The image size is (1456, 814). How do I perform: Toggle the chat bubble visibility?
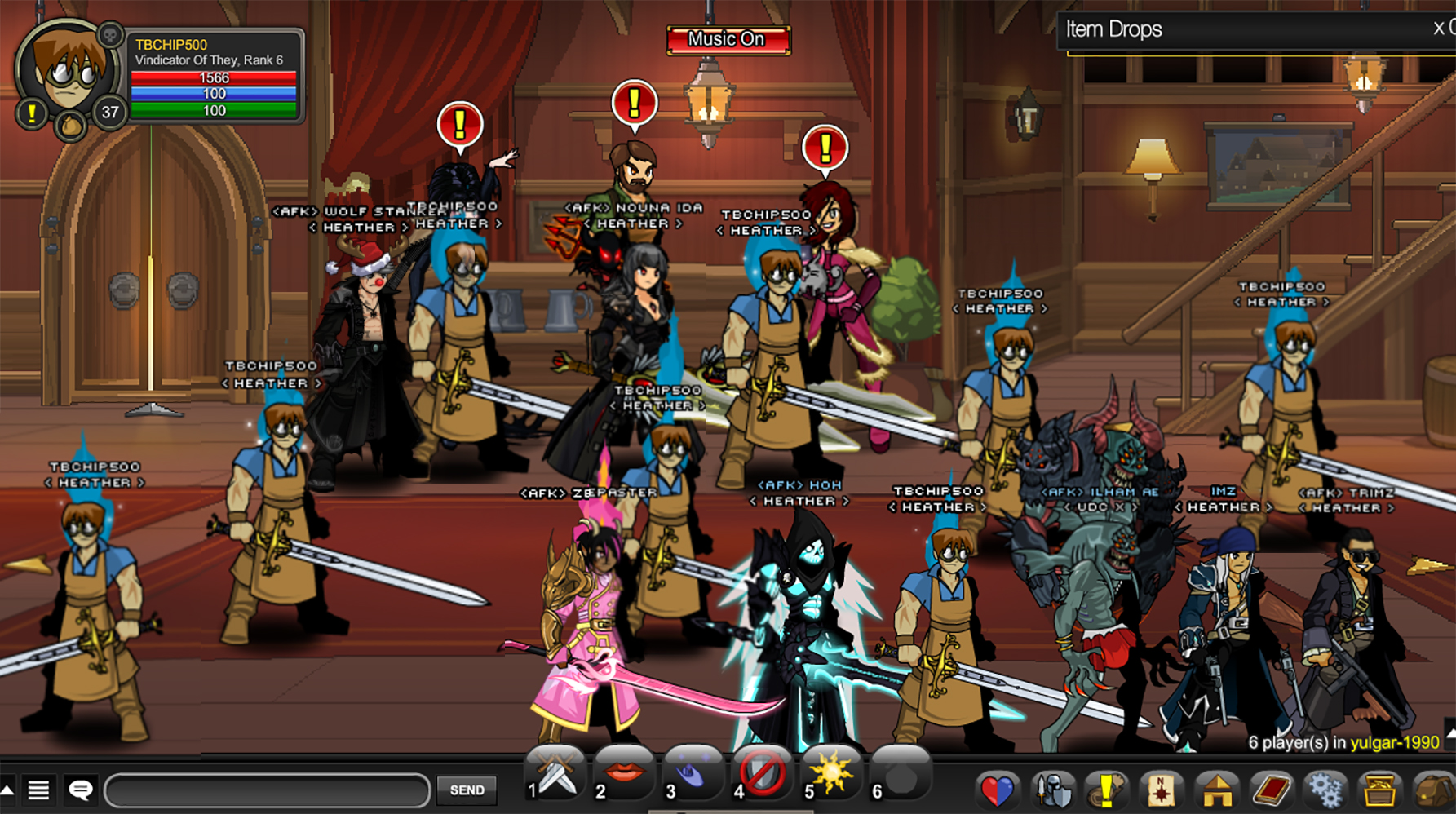pyautogui.click(x=79, y=790)
